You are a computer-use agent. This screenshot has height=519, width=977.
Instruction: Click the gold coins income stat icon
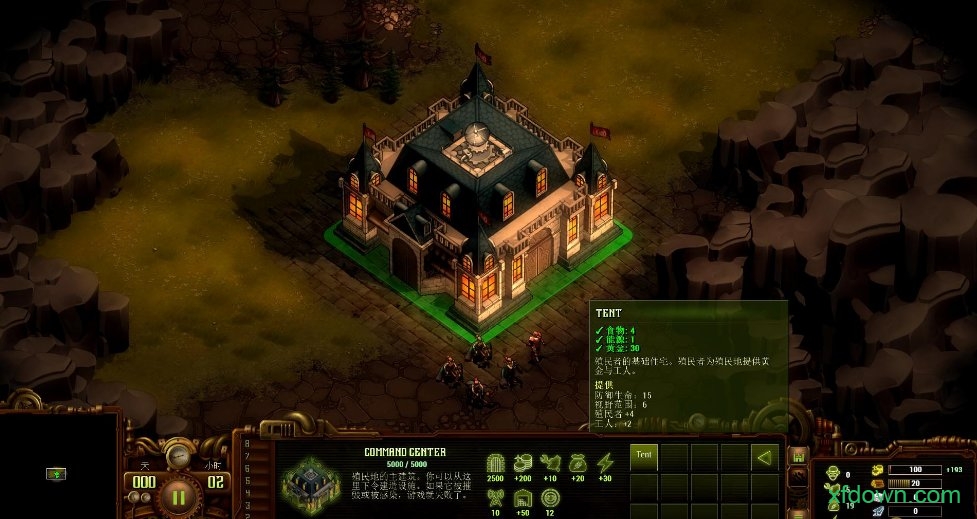coord(523,463)
